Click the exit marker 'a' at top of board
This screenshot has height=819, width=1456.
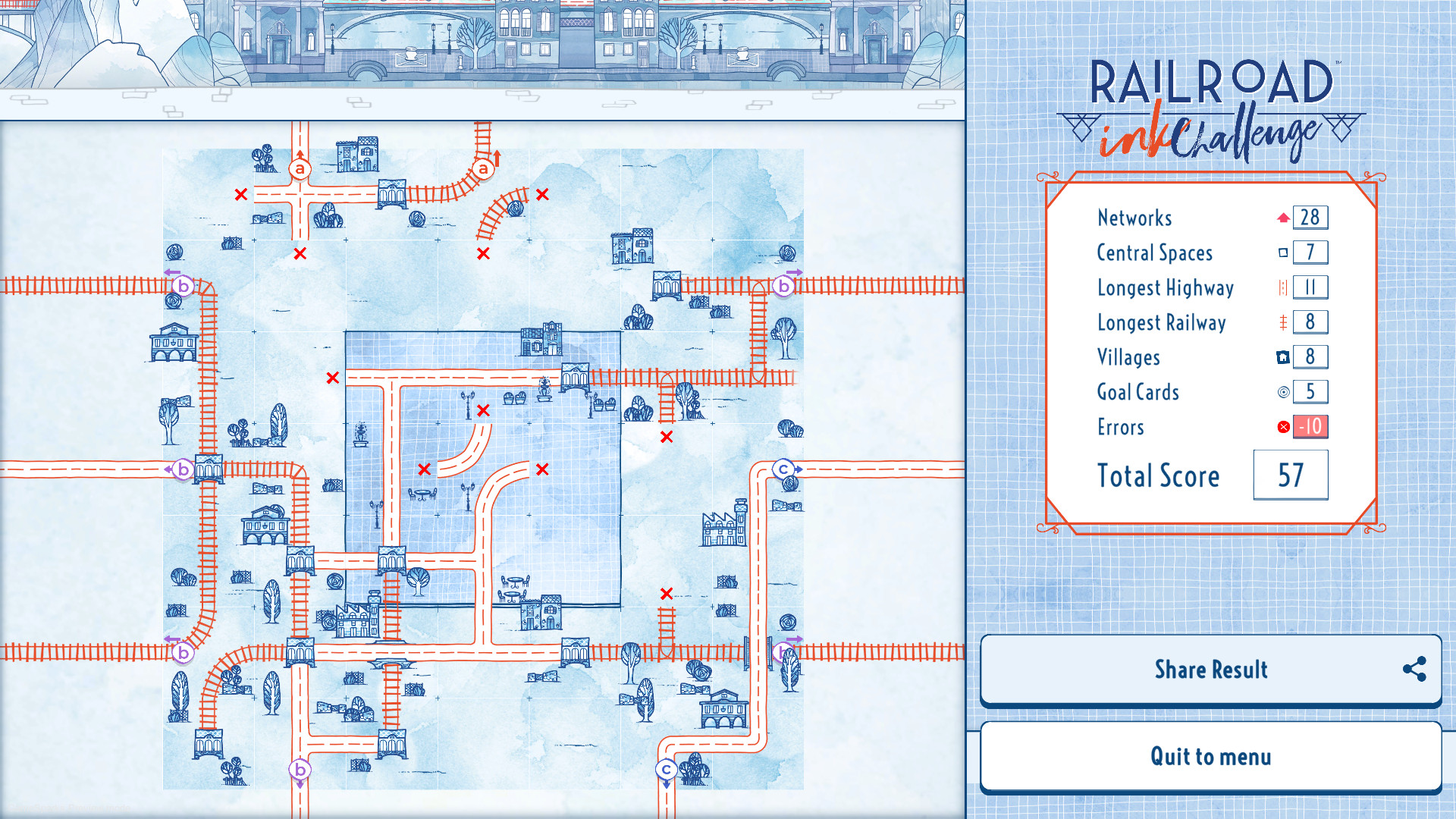click(300, 168)
